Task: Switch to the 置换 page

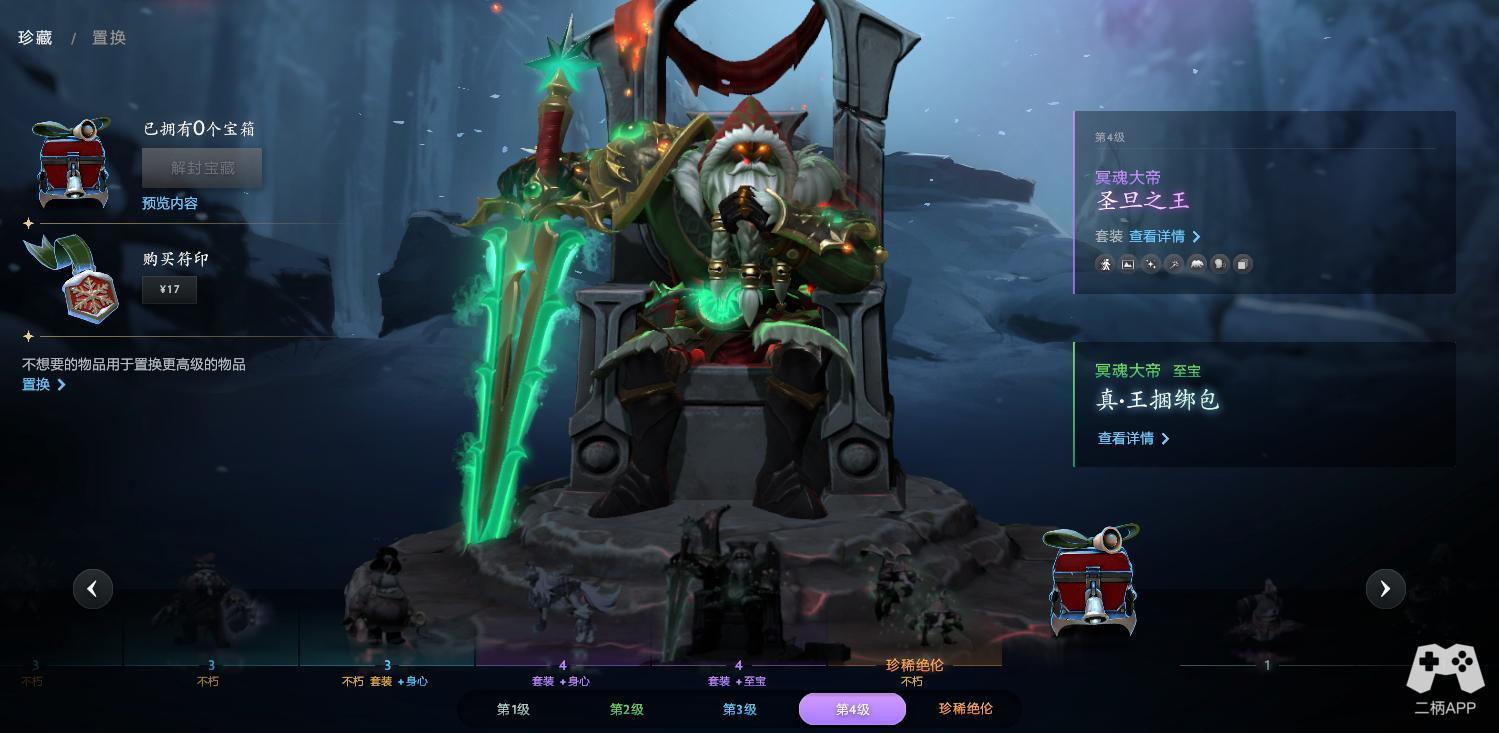Action: pos(109,38)
